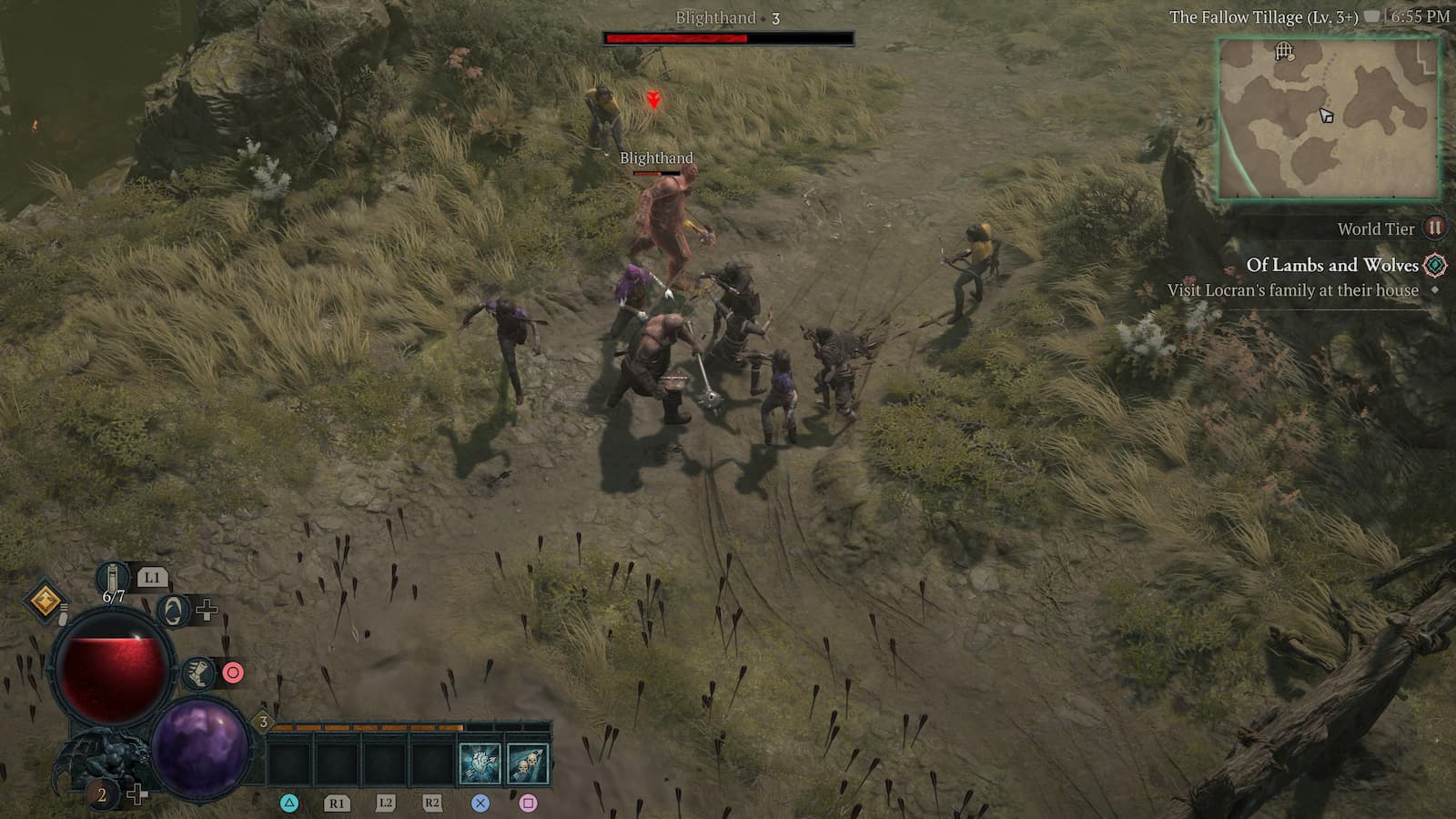Click the player arrow on the minimap
This screenshot has width=1456, height=819.
1327,114
